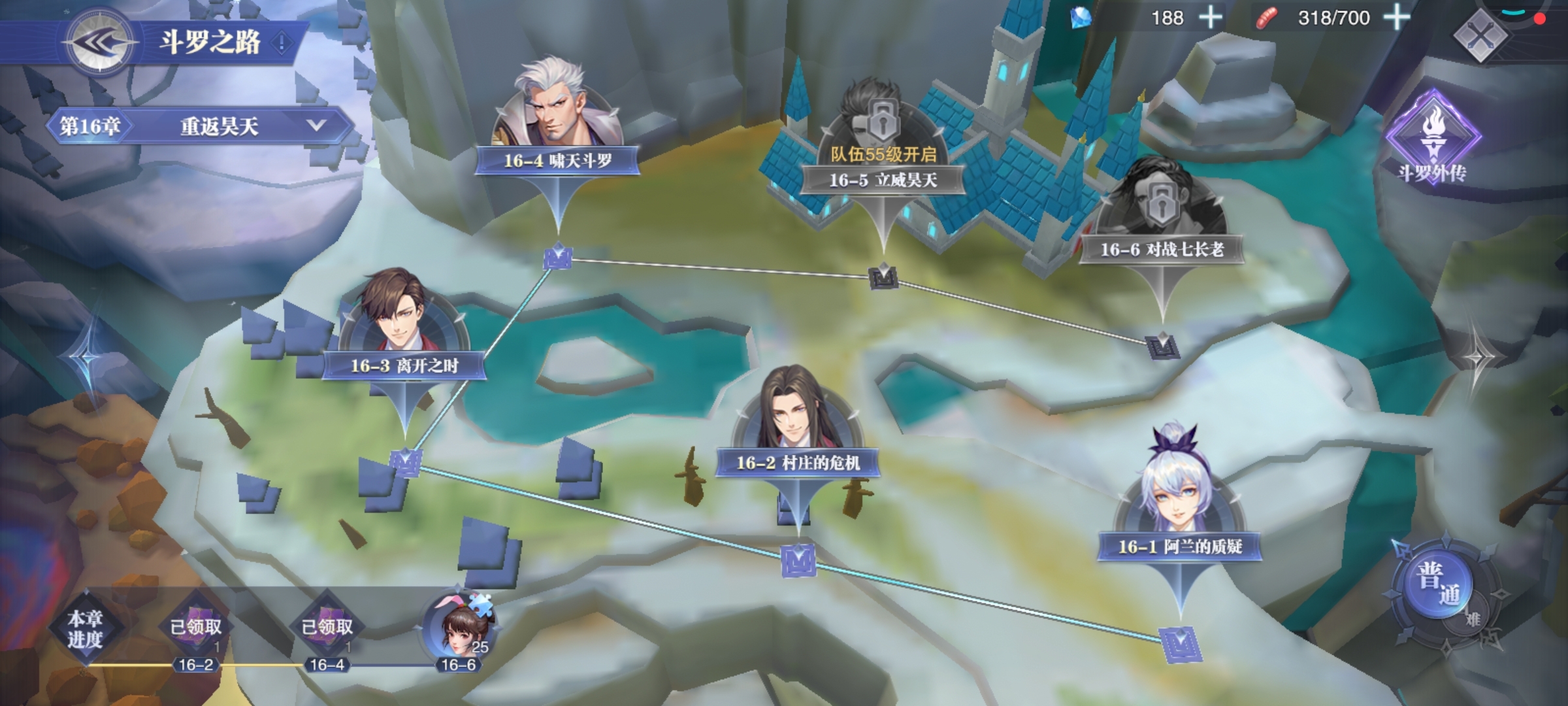The image size is (1568, 706).
Task: Expand the 第16章 重返昊天 chapter dropdown
Action: pos(316,126)
